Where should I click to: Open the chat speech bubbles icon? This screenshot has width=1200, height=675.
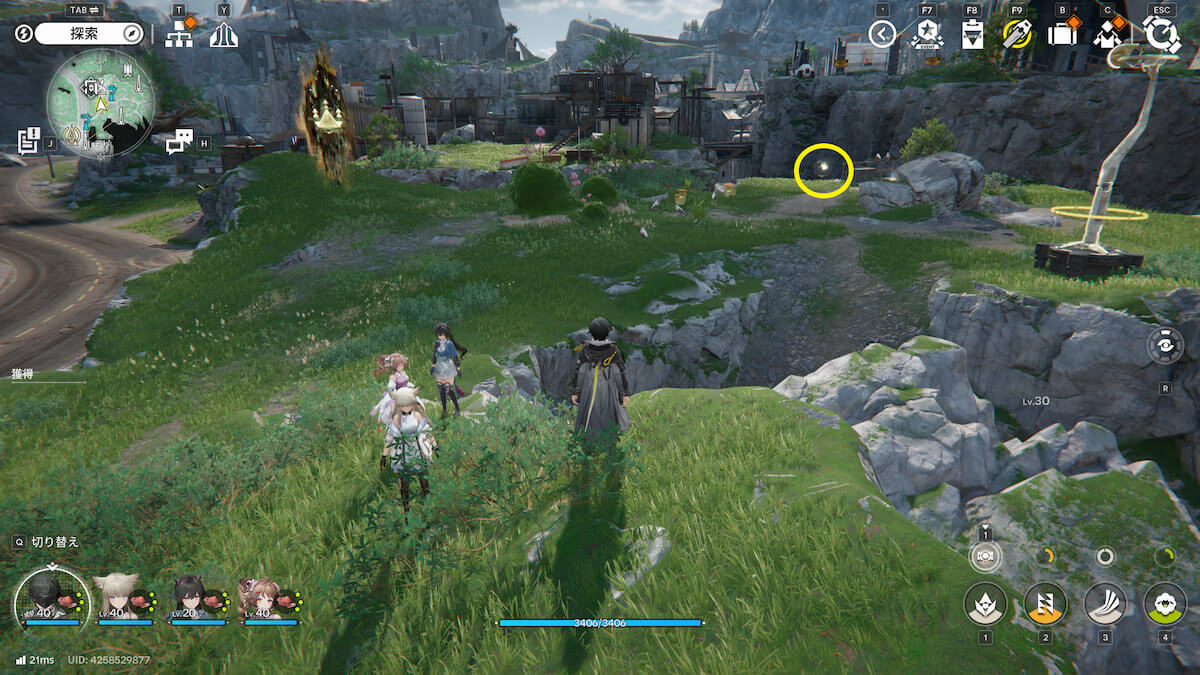[x=178, y=142]
